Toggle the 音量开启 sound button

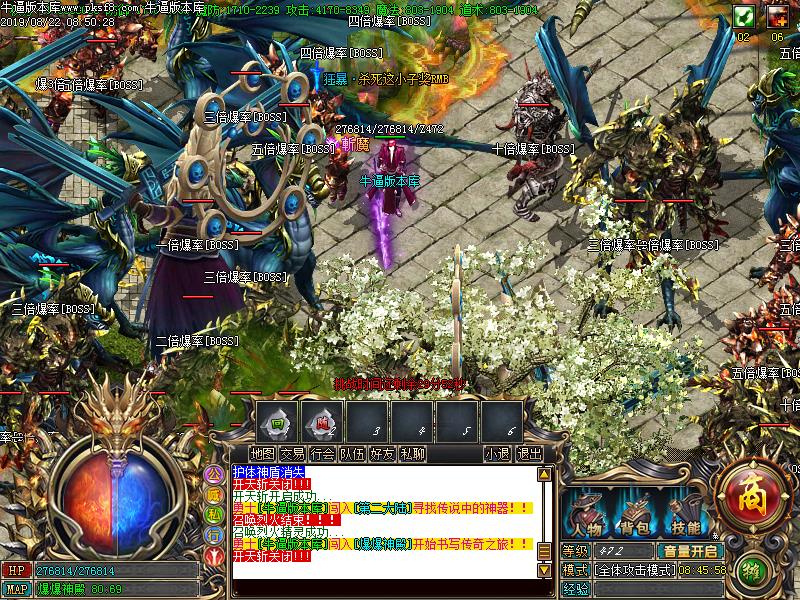pyautogui.click(x=689, y=551)
